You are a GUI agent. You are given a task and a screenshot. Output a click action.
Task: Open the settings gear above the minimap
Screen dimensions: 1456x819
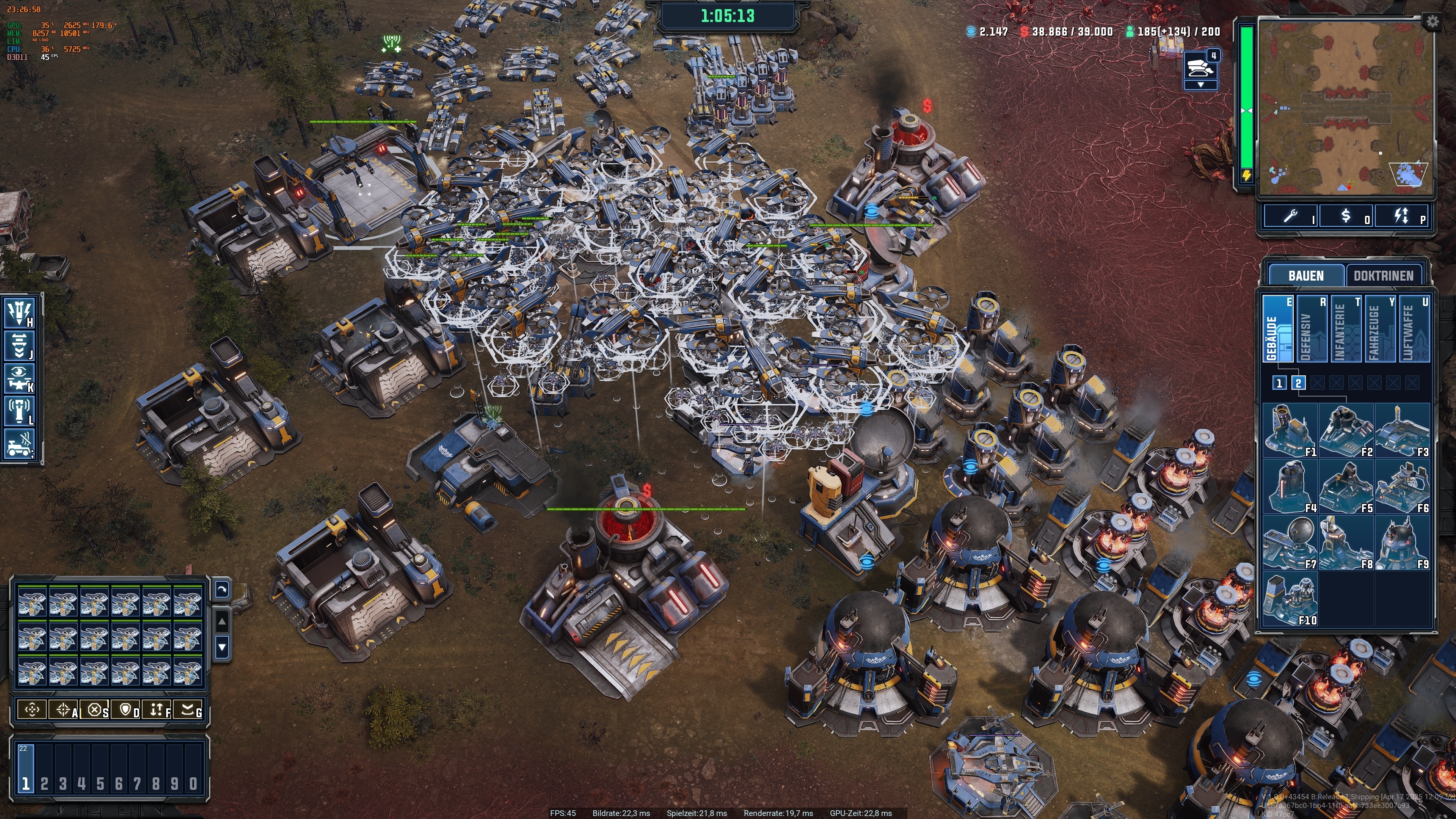pos(1432,22)
